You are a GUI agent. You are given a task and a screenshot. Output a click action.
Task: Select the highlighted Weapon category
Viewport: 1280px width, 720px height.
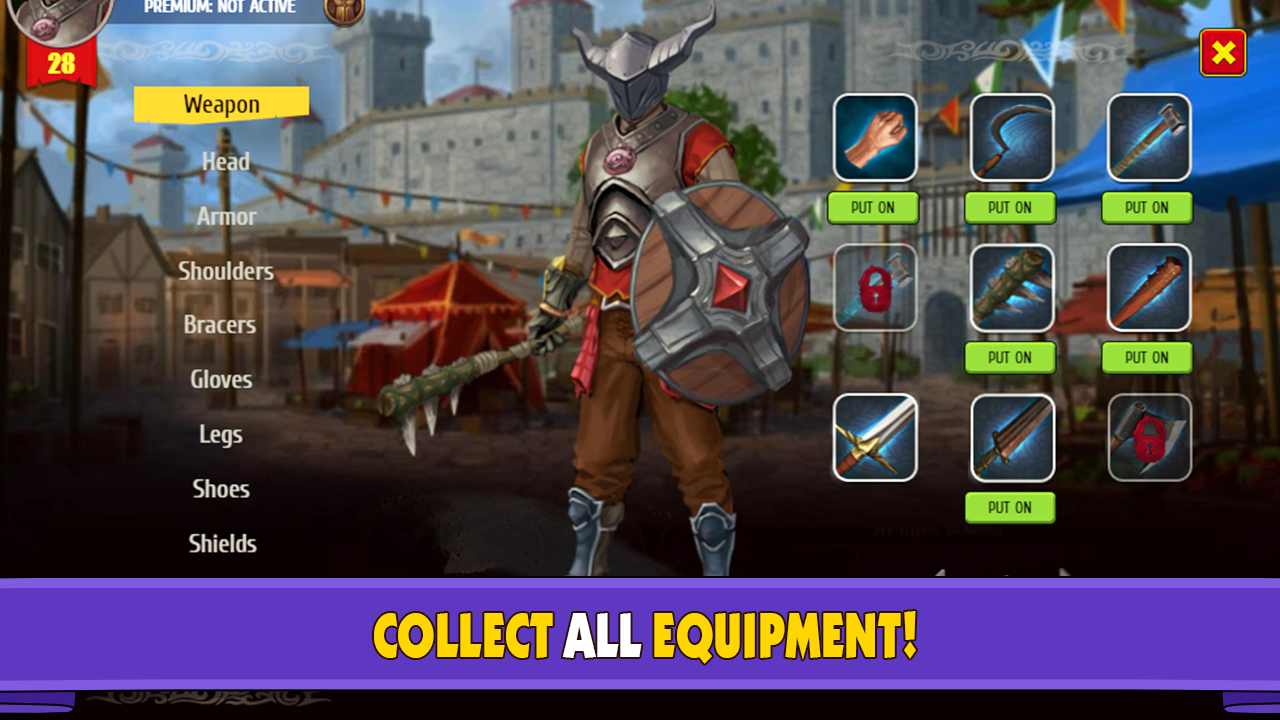point(221,103)
